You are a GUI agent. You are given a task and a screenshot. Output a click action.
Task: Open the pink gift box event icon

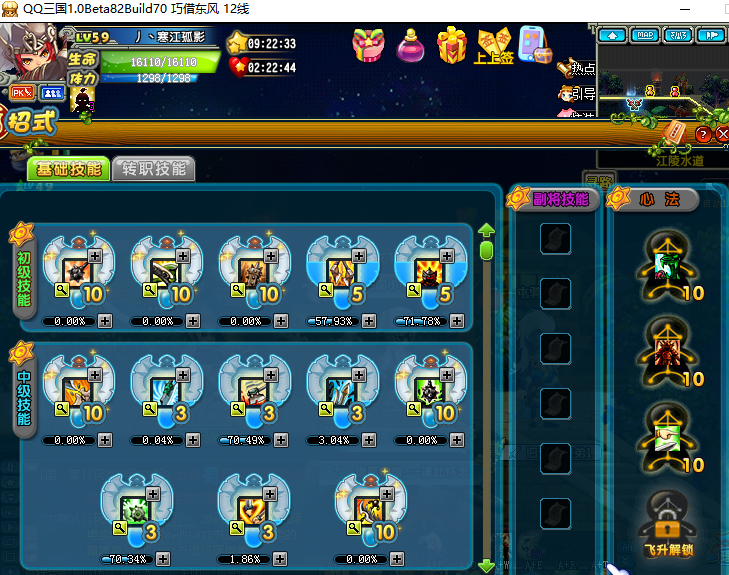368,45
